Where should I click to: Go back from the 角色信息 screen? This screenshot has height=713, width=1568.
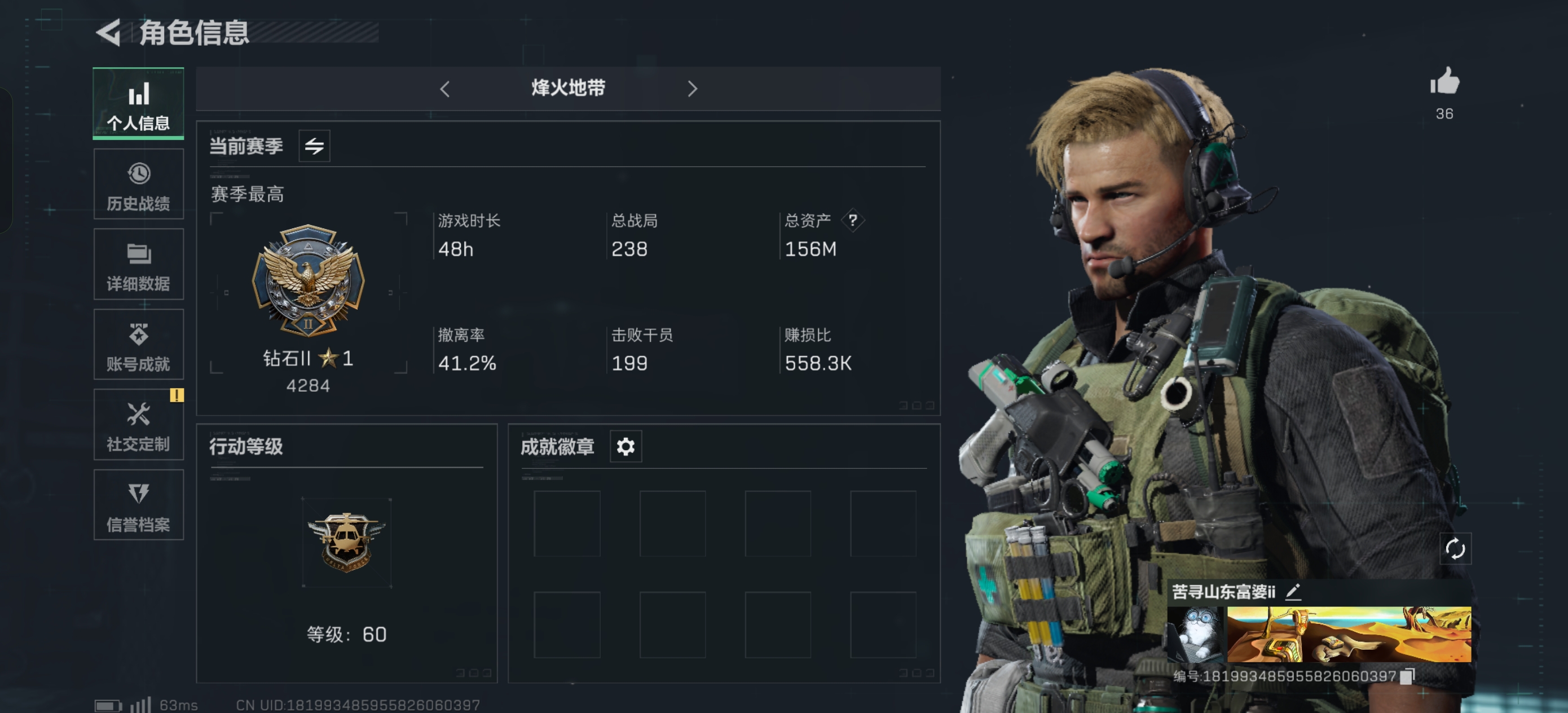click(109, 32)
